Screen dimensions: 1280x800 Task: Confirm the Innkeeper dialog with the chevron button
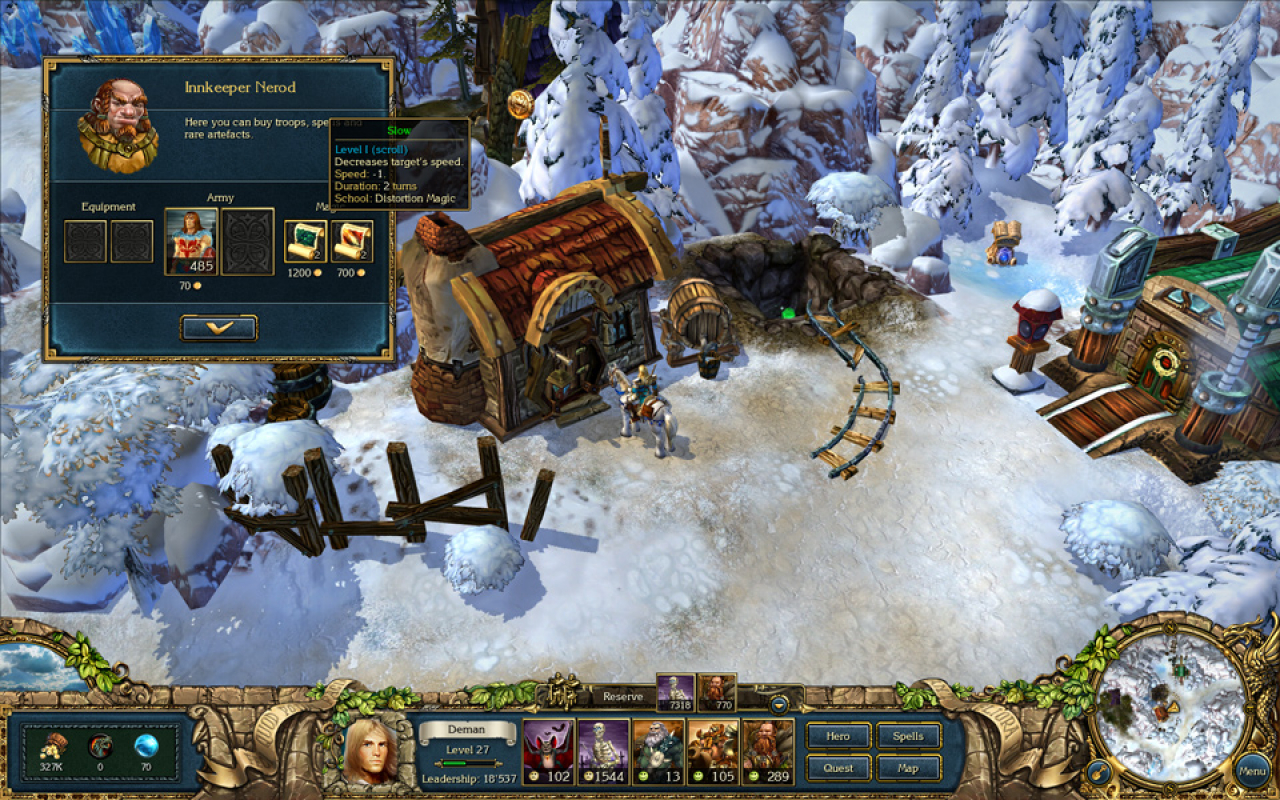[x=220, y=327]
